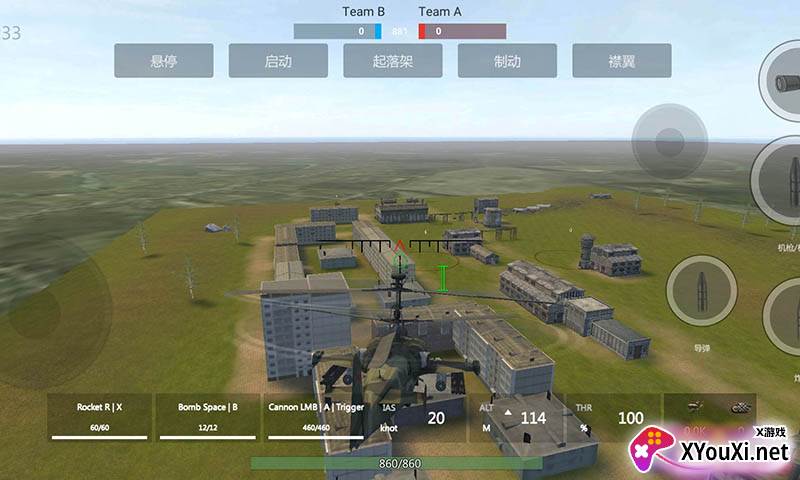Select the Bomb Space weapon panel
The image size is (800, 480).
pos(207,417)
